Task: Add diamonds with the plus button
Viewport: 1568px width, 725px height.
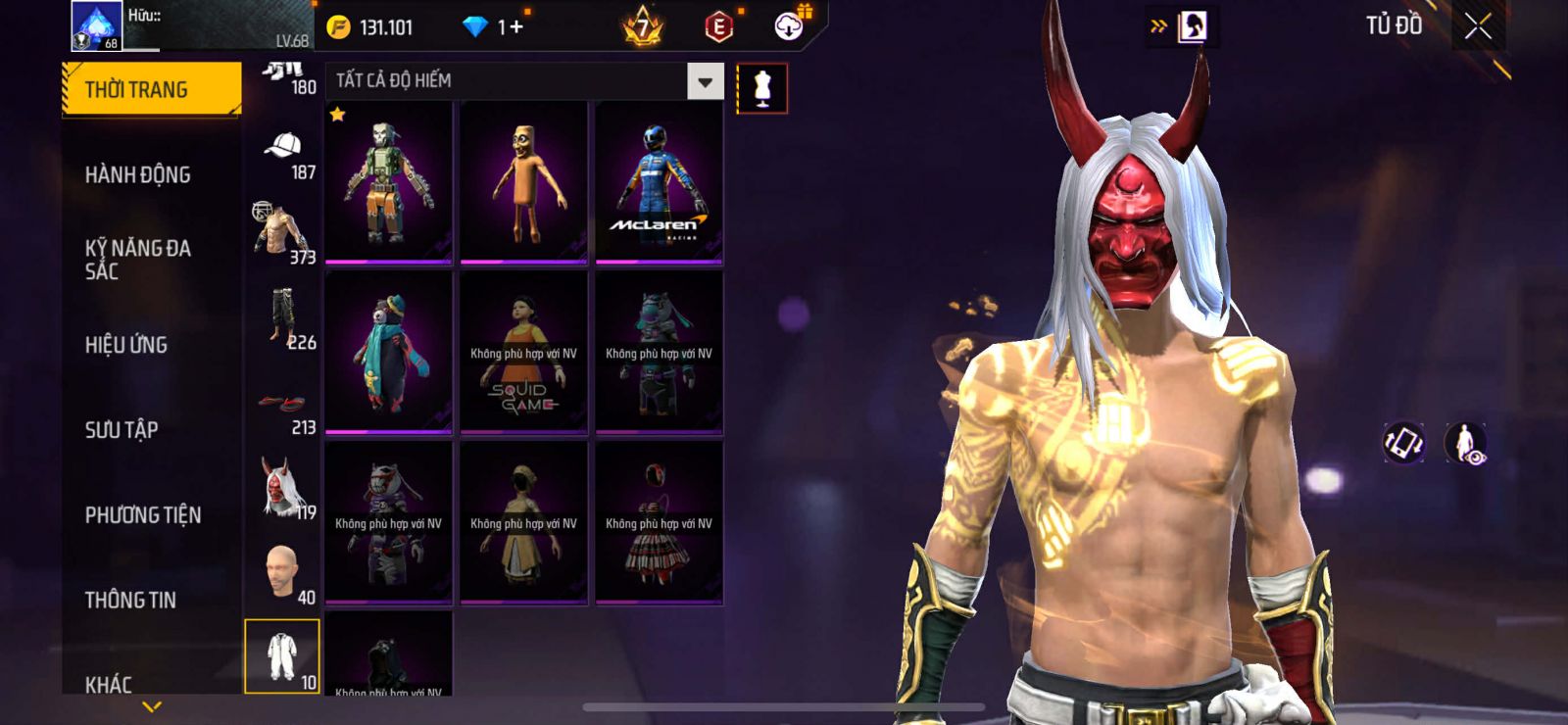Action: pyautogui.click(x=515, y=27)
